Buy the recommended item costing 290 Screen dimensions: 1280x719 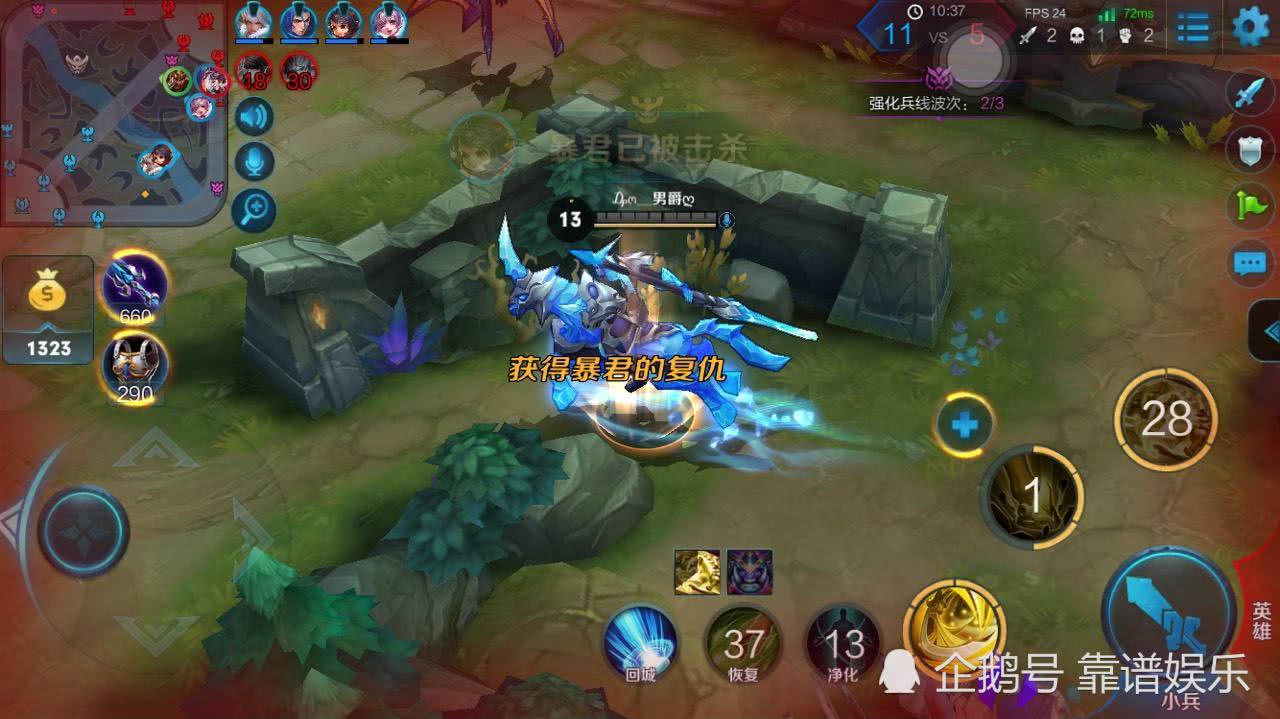coord(135,365)
